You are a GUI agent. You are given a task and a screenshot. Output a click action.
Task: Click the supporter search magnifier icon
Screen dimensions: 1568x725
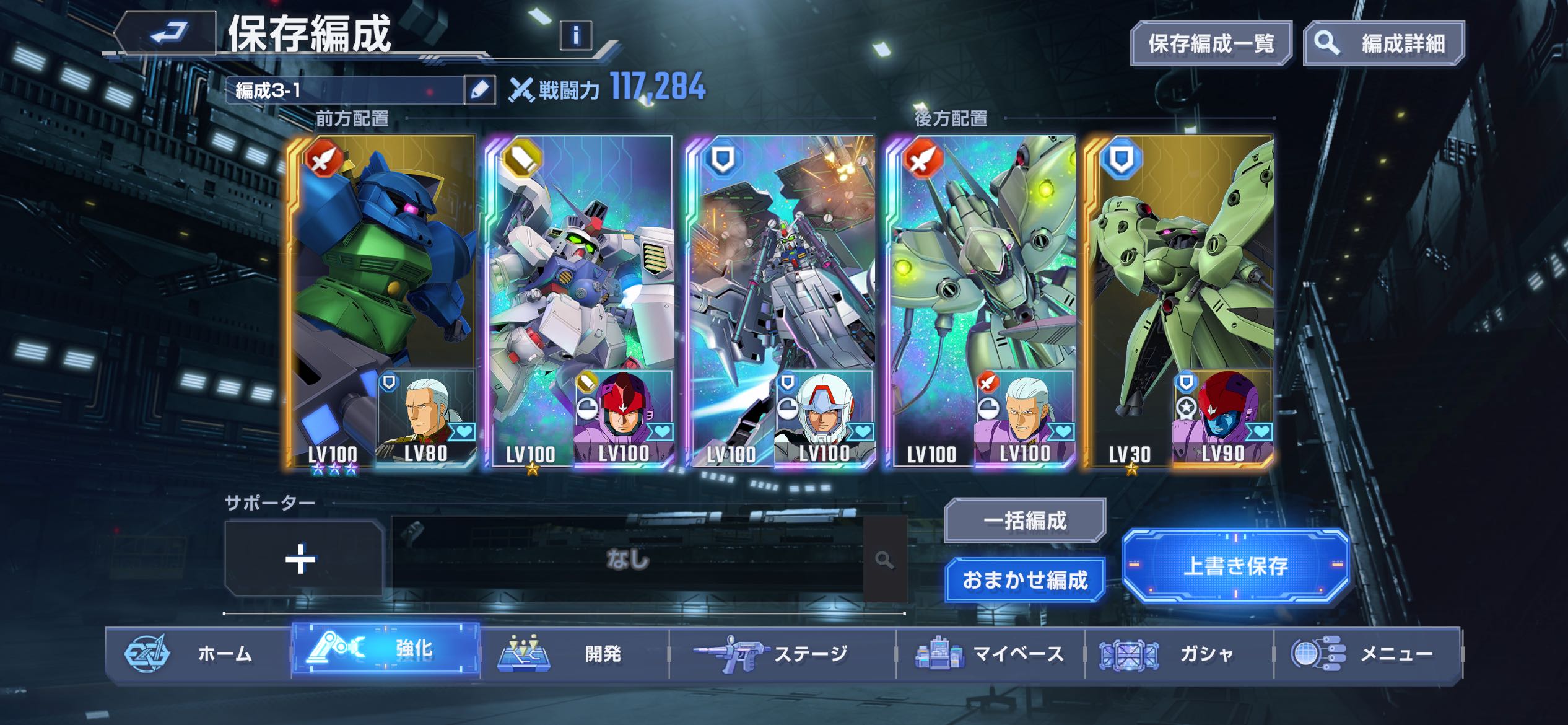coord(885,560)
